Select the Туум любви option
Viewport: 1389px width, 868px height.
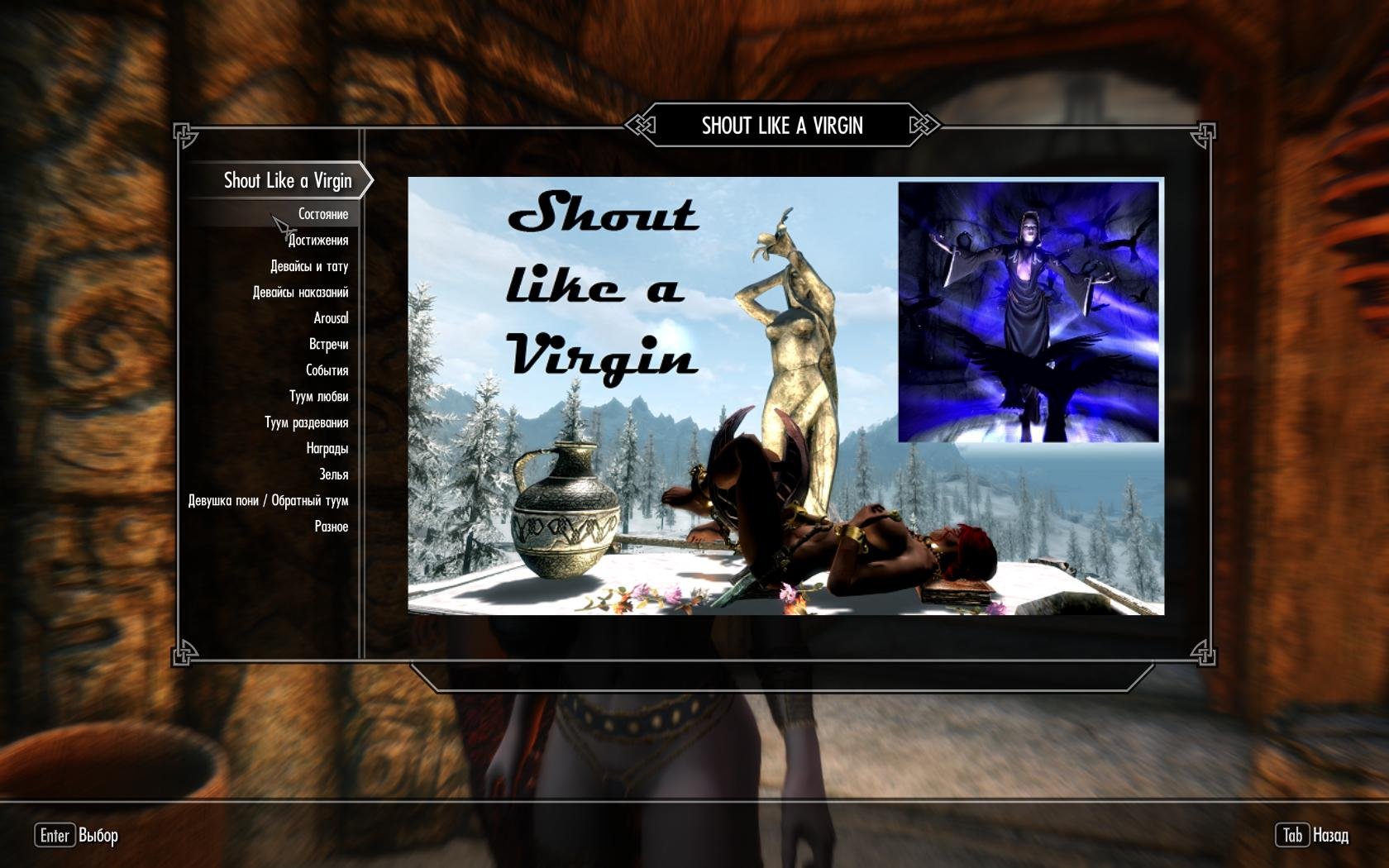tap(320, 396)
